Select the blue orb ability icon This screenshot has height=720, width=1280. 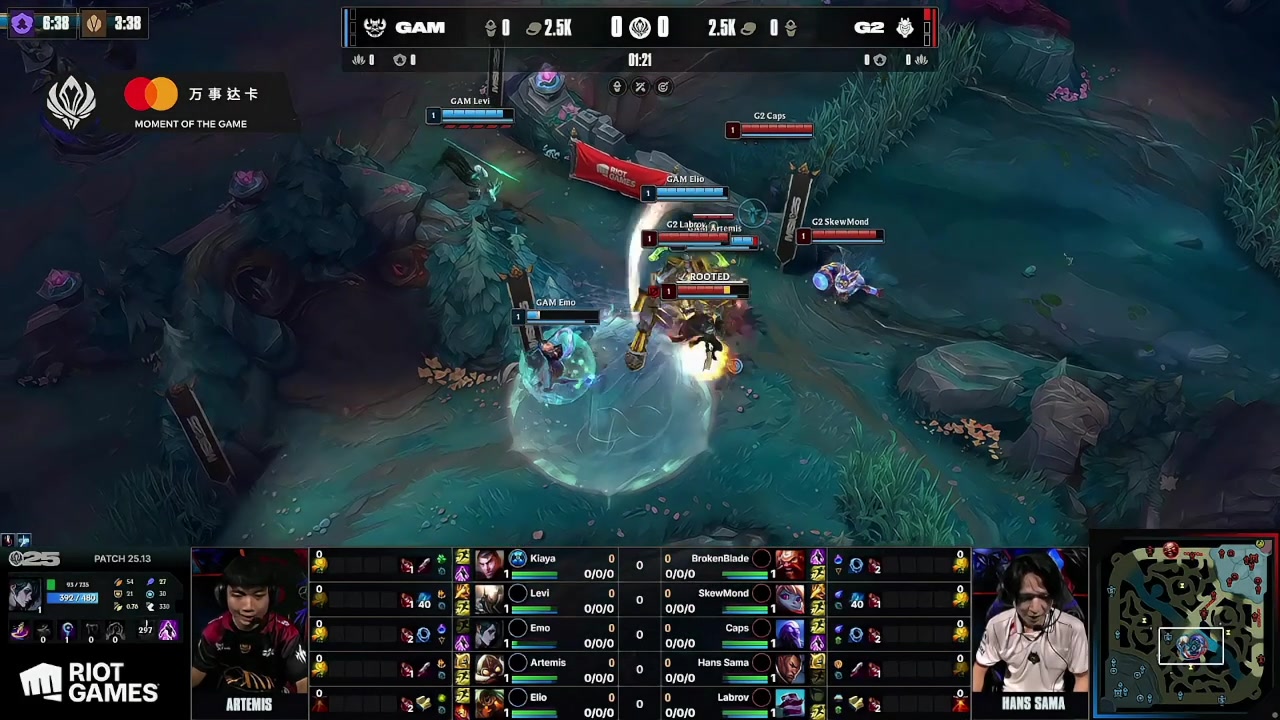[67, 630]
